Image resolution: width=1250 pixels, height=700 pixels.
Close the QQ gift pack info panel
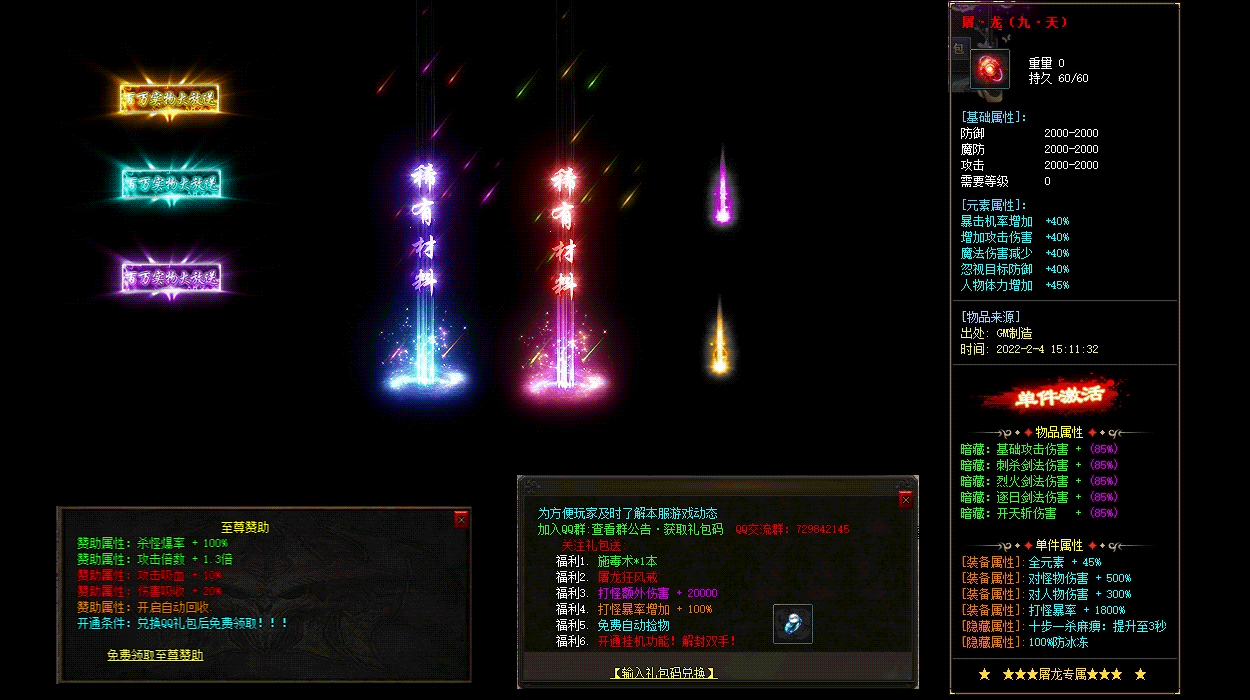tap(905, 499)
